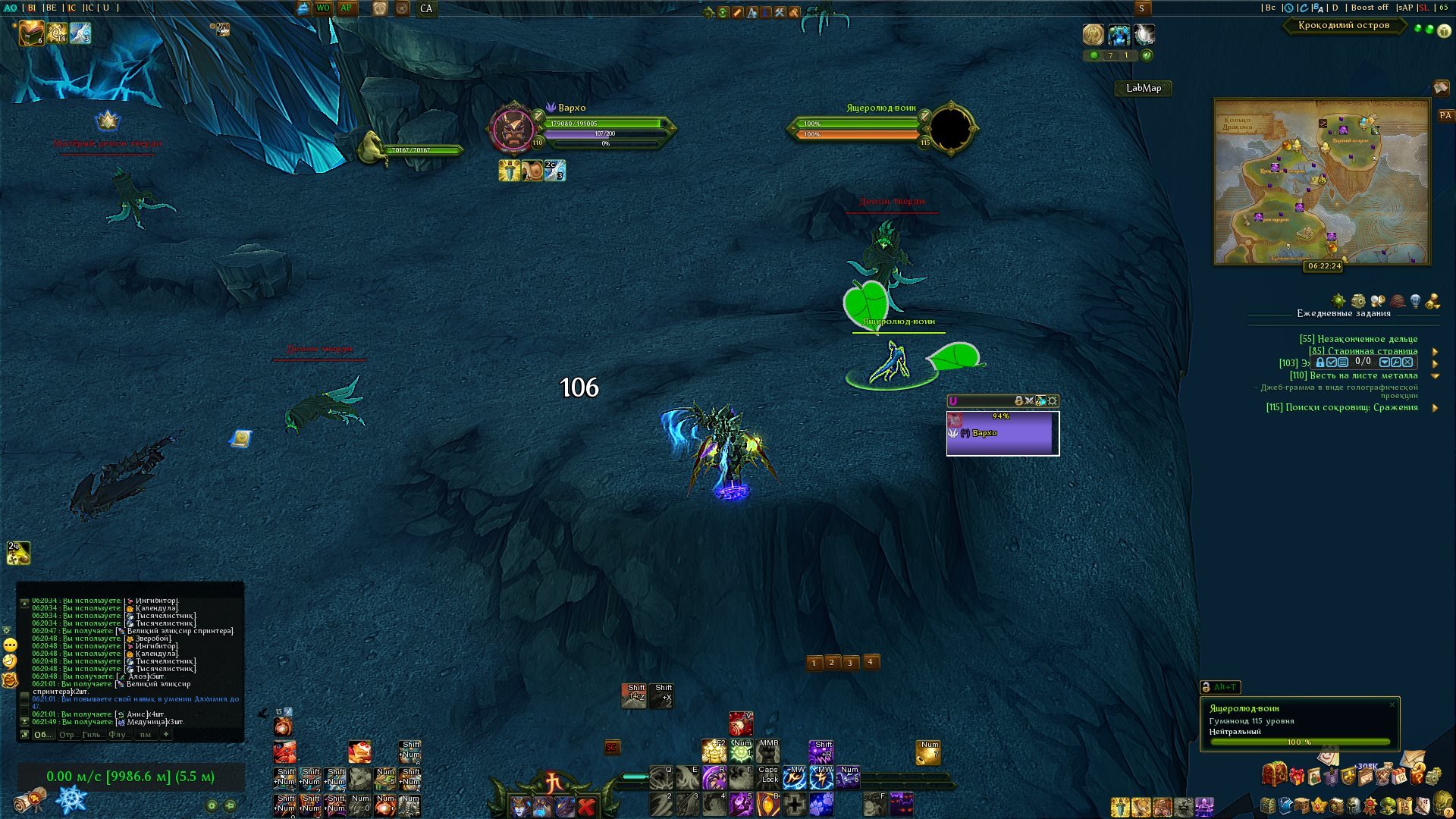Click the PA button beside minimap
Screen dimensions: 1456x819
(x=1445, y=116)
